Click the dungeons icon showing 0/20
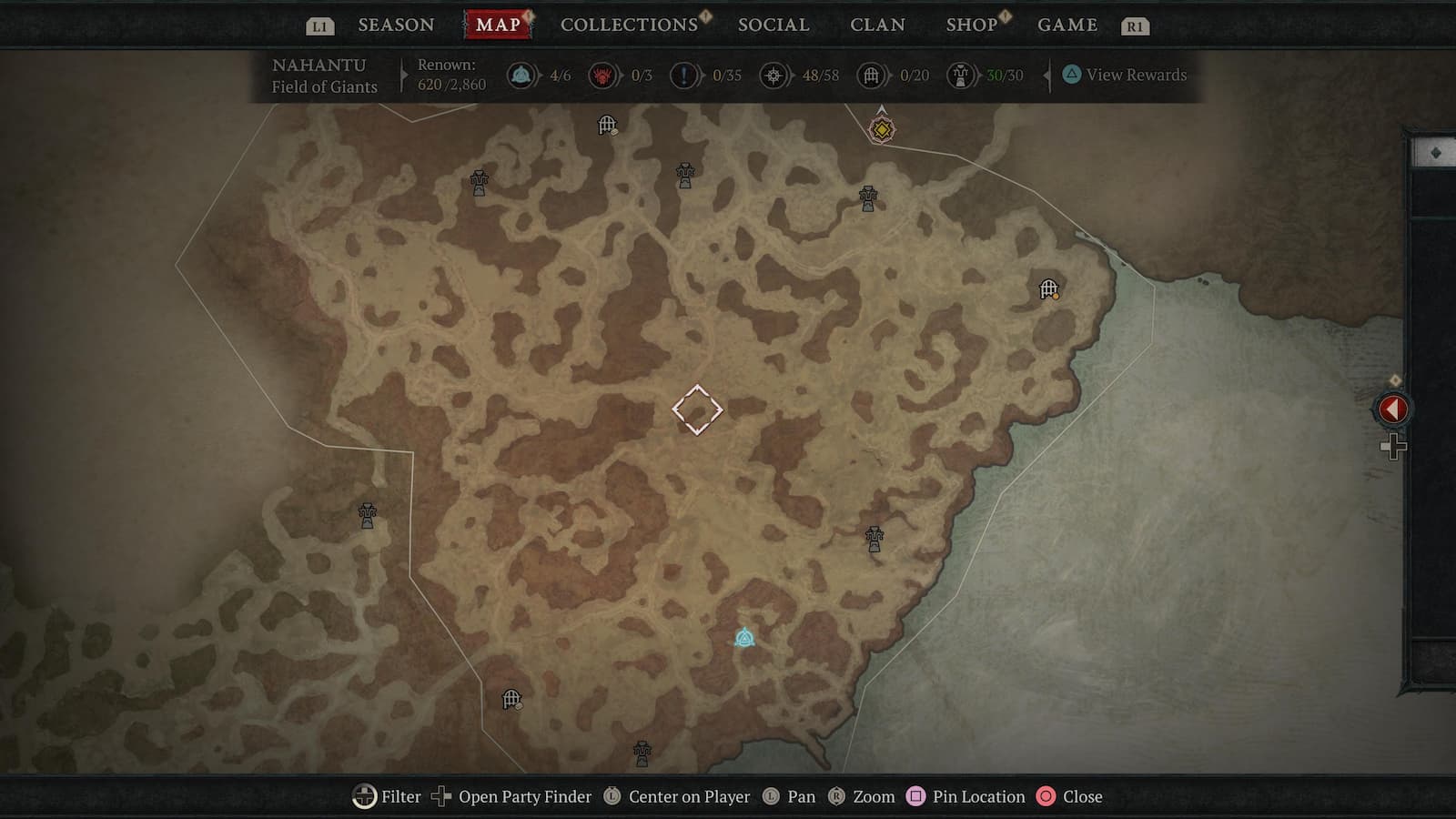 (870, 76)
